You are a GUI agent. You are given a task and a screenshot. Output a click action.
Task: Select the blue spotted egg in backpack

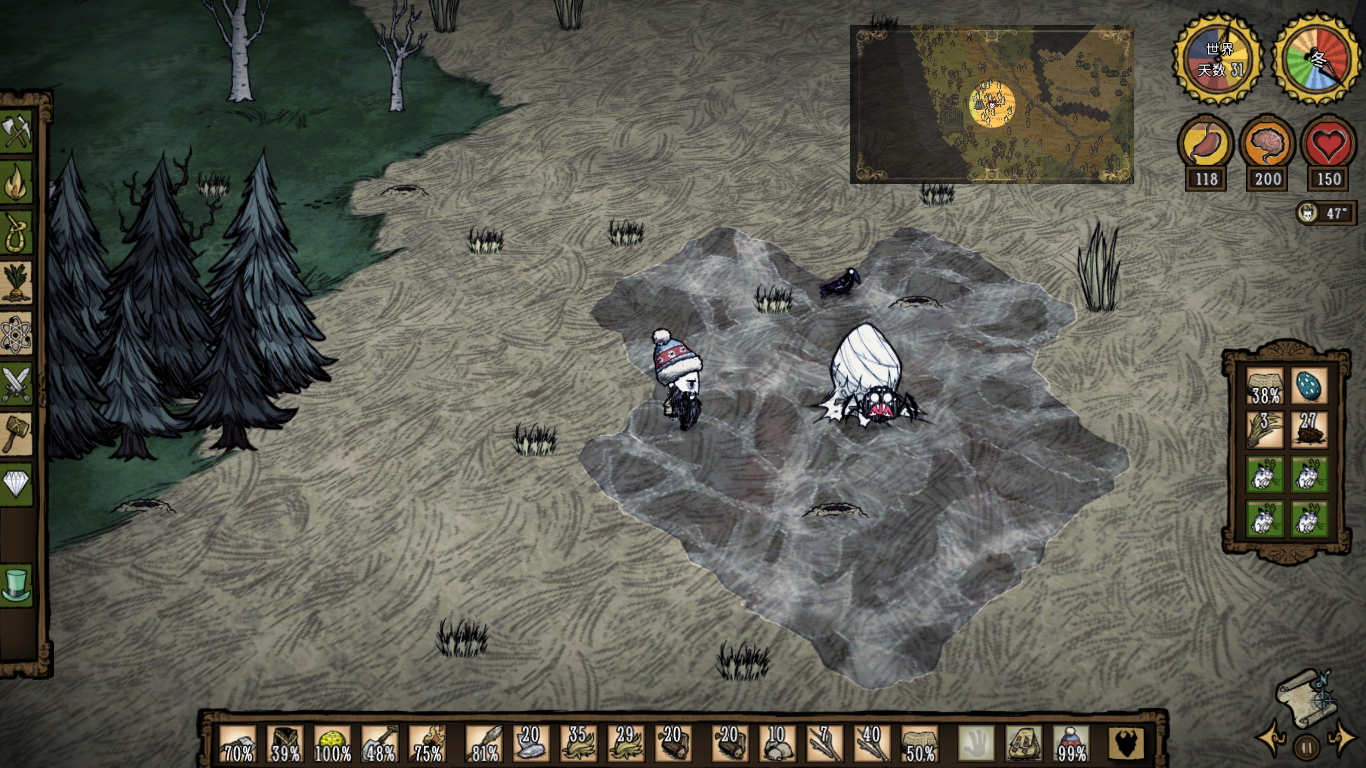(x=1309, y=386)
